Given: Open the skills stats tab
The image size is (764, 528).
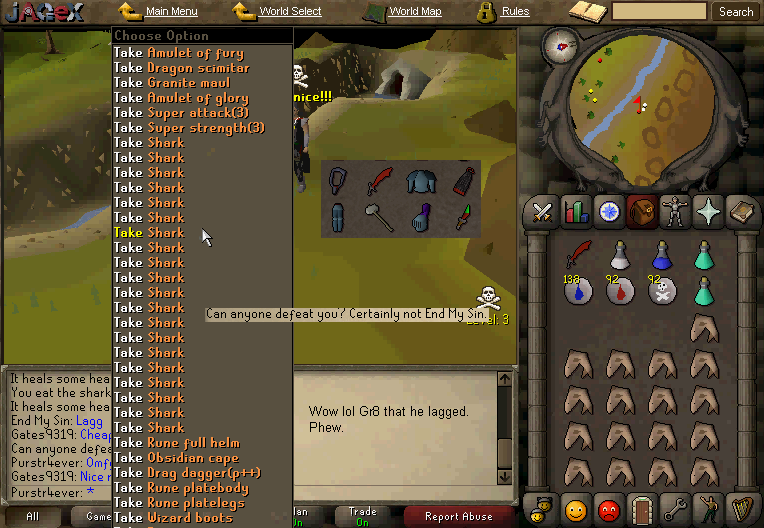Looking at the screenshot, I should coord(576,212).
